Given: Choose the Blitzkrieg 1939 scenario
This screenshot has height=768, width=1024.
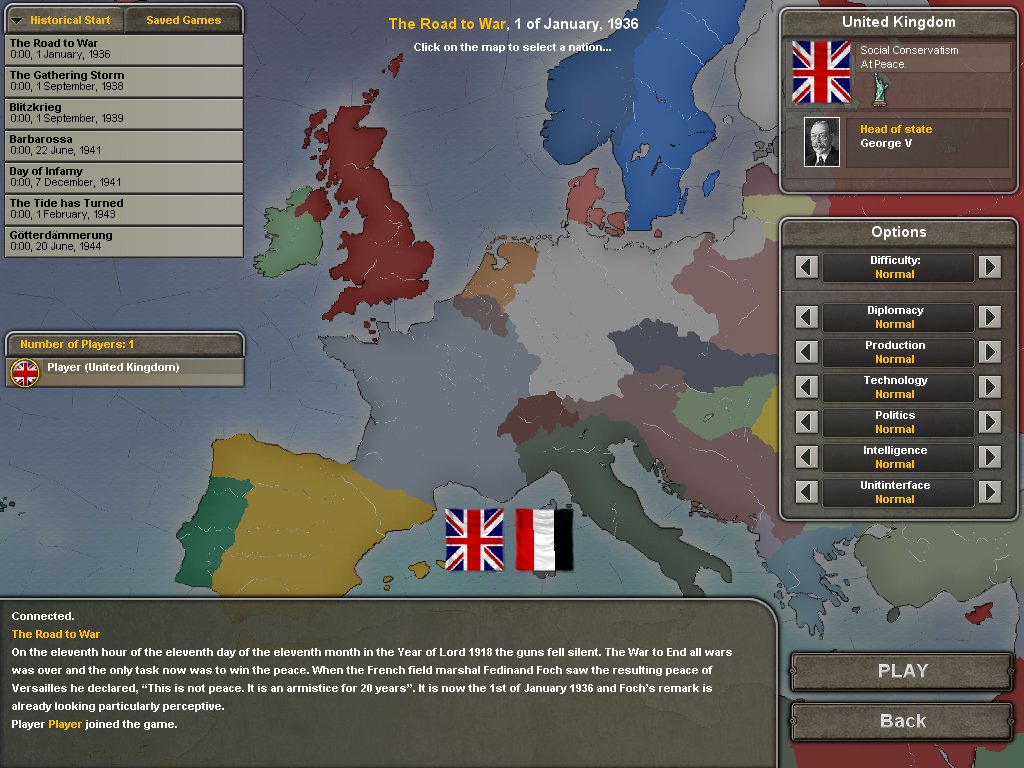Looking at the screenshot, I should [123, 113].
